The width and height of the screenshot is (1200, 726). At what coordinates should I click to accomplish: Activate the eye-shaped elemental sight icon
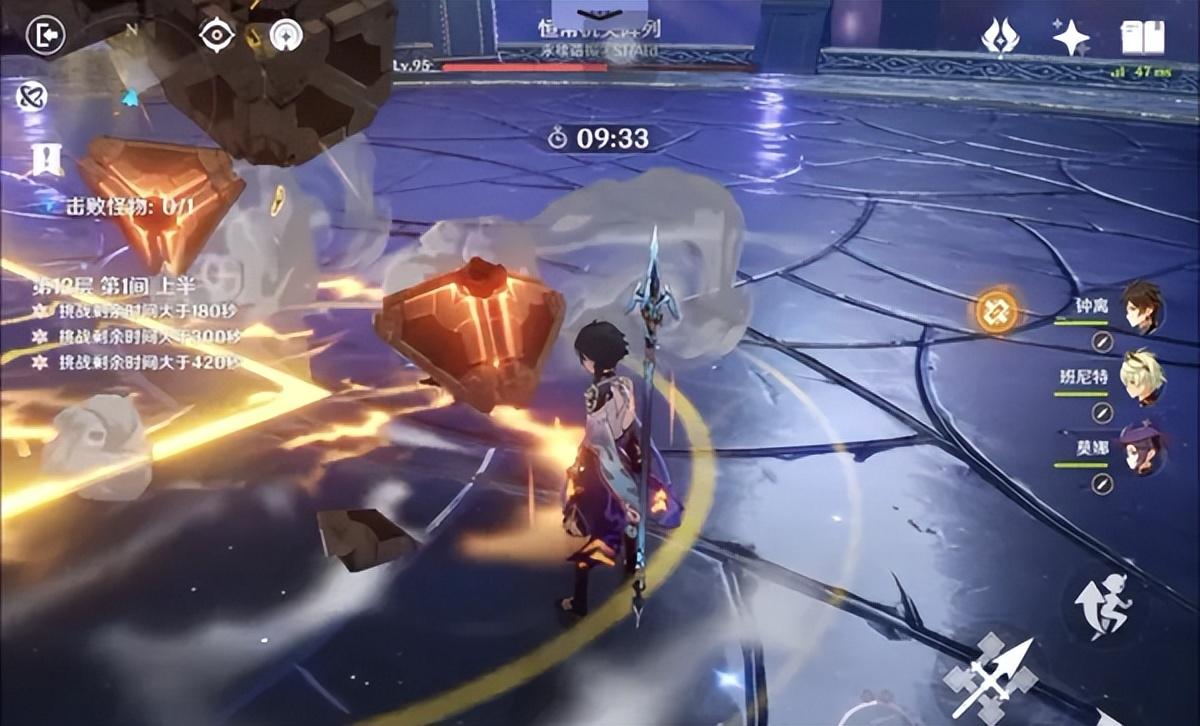click(216, 35)
